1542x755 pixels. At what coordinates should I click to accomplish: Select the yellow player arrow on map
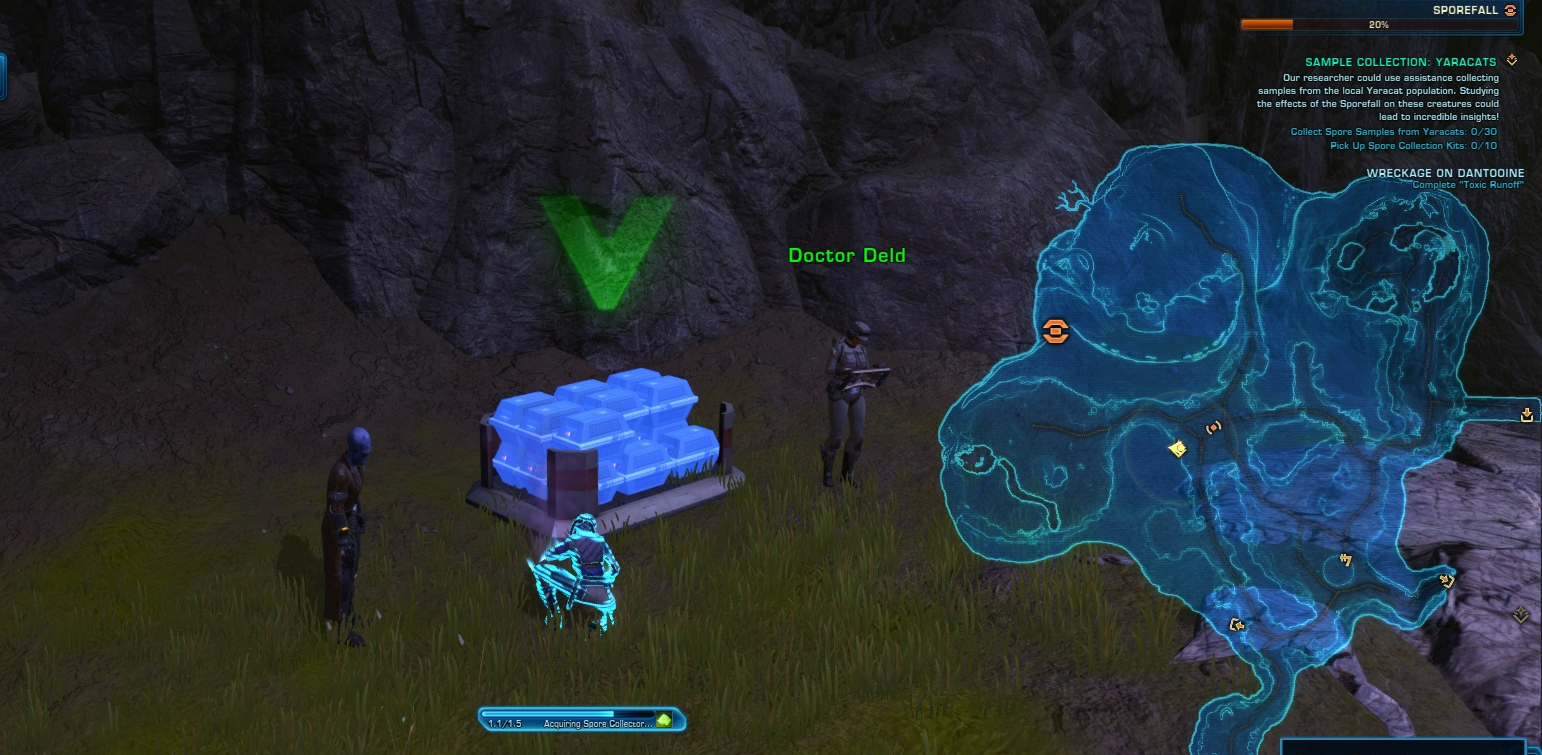pos(1178,449)
